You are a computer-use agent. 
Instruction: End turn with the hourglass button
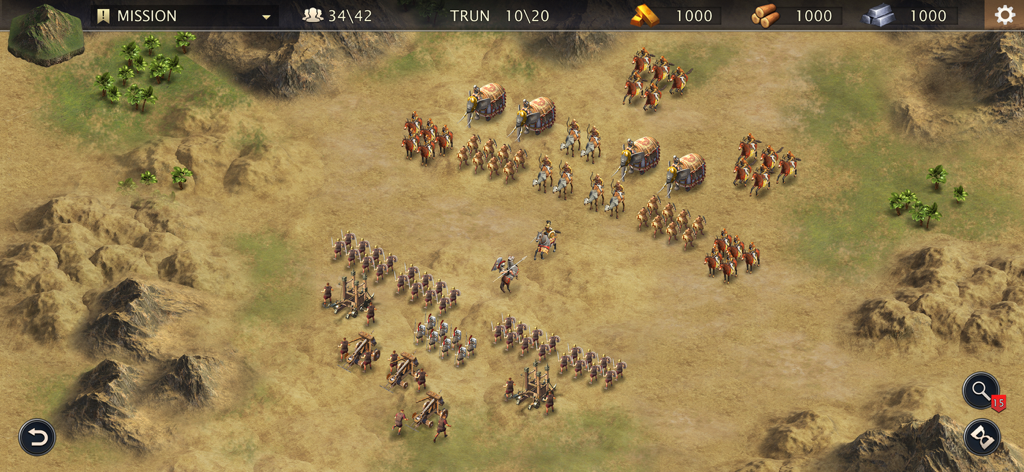point(982,438)
